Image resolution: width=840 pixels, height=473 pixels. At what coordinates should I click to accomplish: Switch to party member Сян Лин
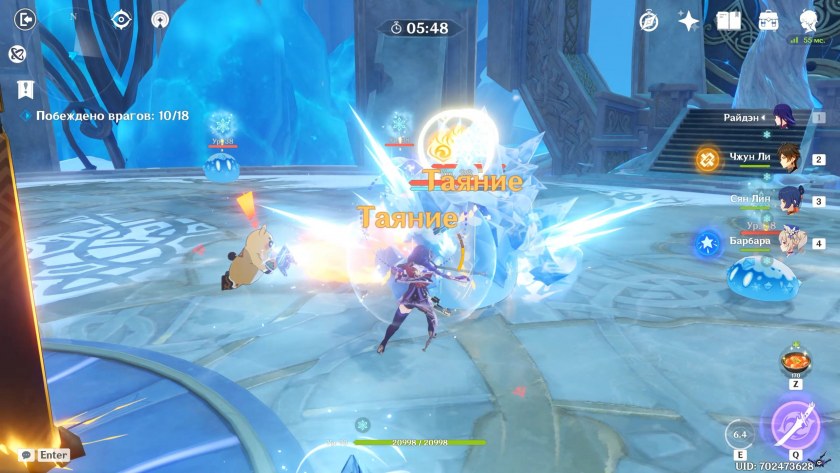click(790, 198)
